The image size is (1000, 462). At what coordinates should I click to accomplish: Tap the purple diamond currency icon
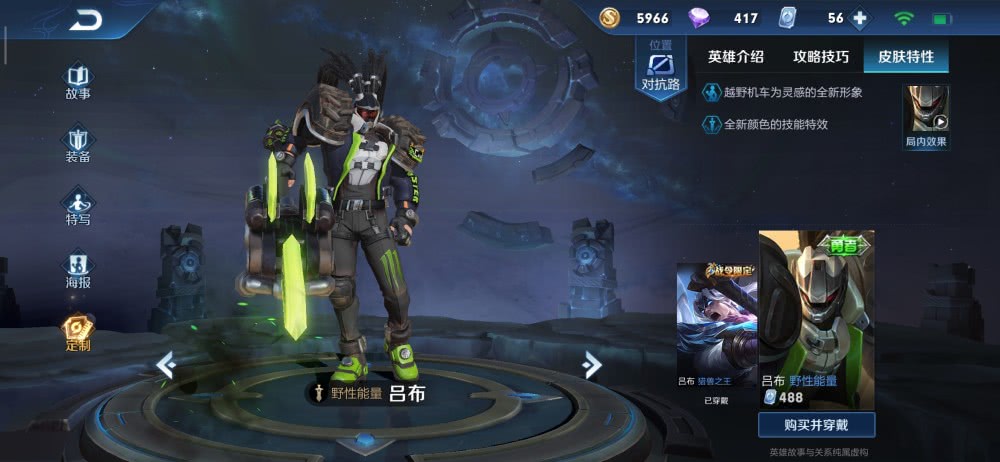pyautogui.click(x=699, y=18)
